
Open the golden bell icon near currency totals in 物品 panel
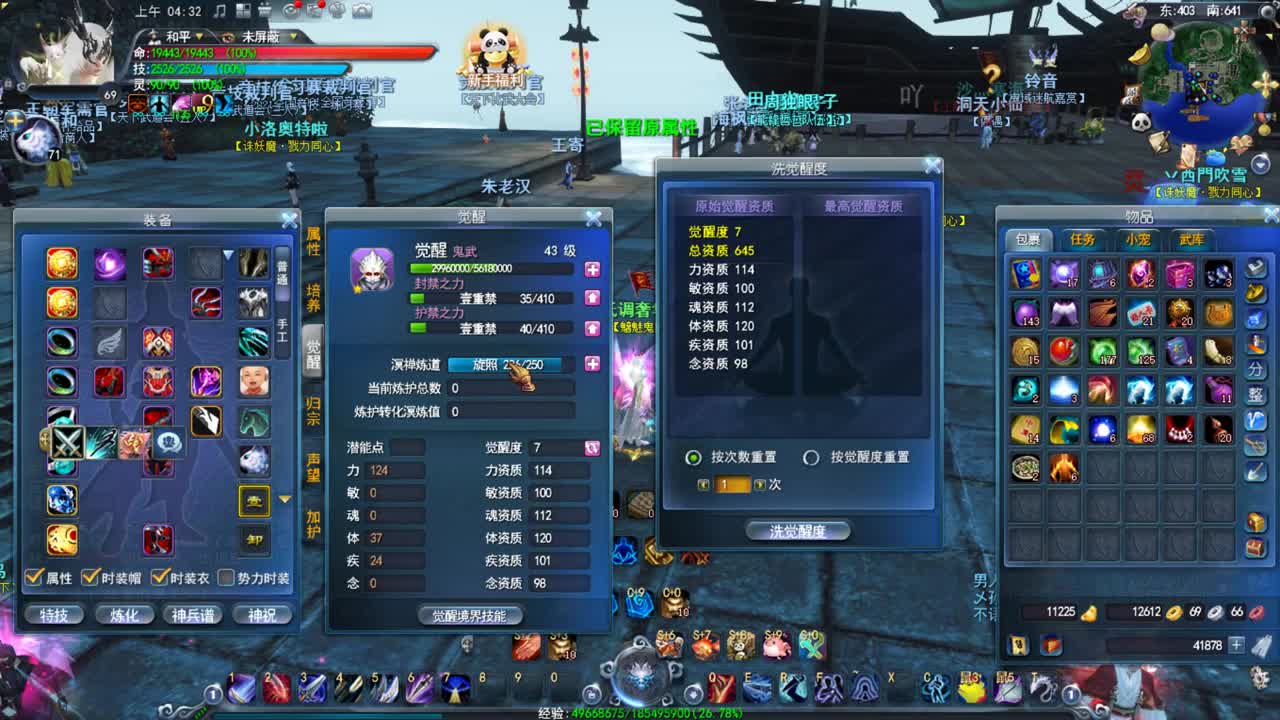(1089, 612)
